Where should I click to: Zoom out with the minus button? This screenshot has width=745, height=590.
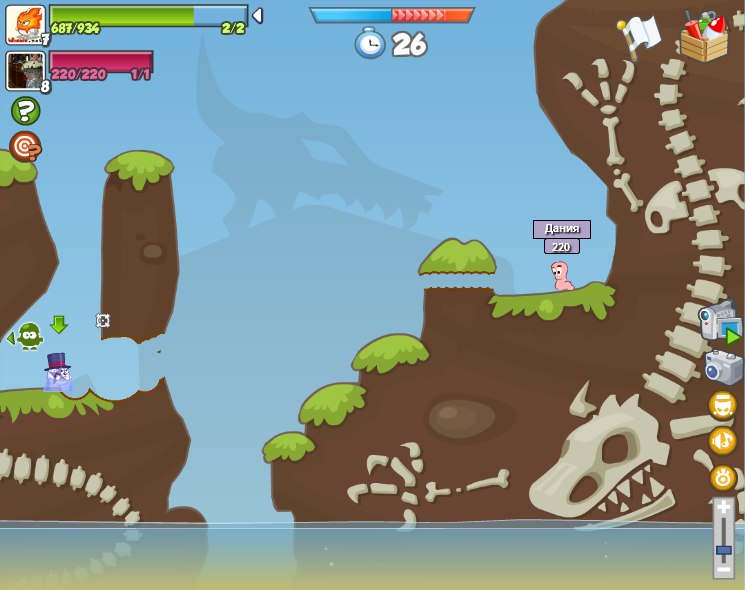(x=724, y=569)
